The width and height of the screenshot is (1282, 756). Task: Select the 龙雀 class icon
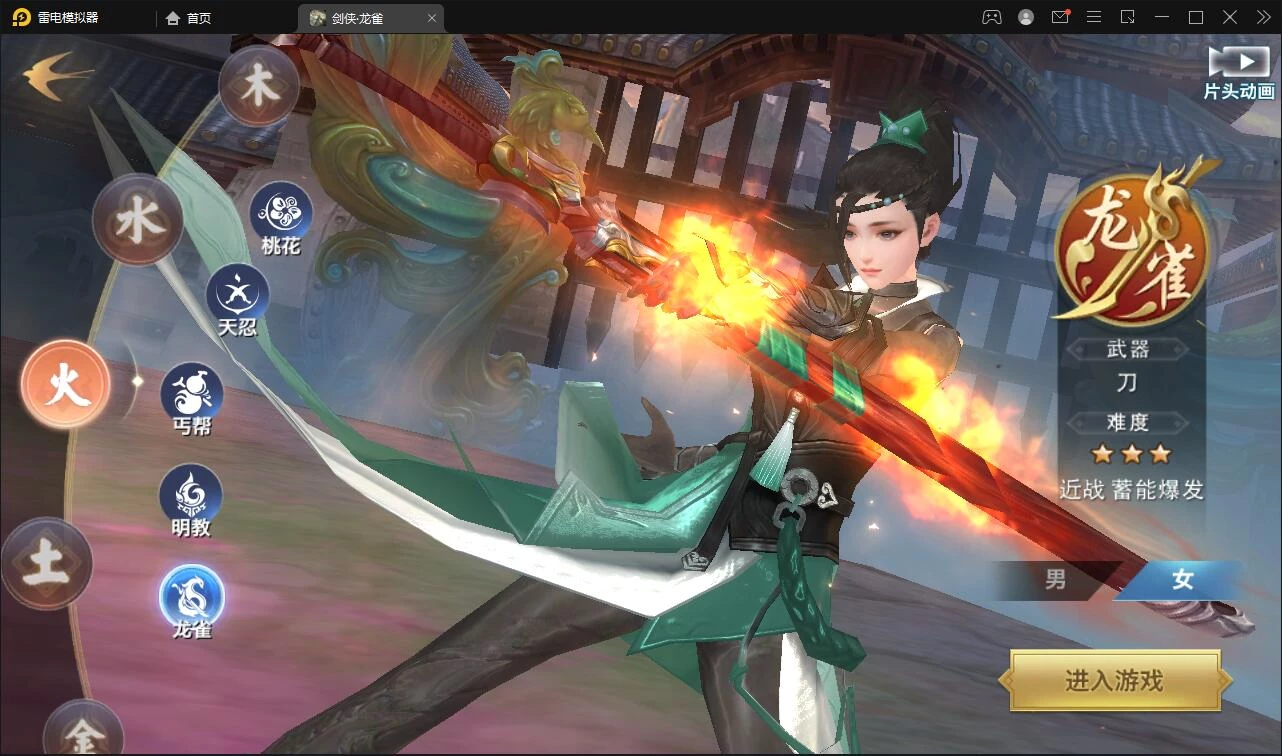pyautogui.click(x=192, y=597)
